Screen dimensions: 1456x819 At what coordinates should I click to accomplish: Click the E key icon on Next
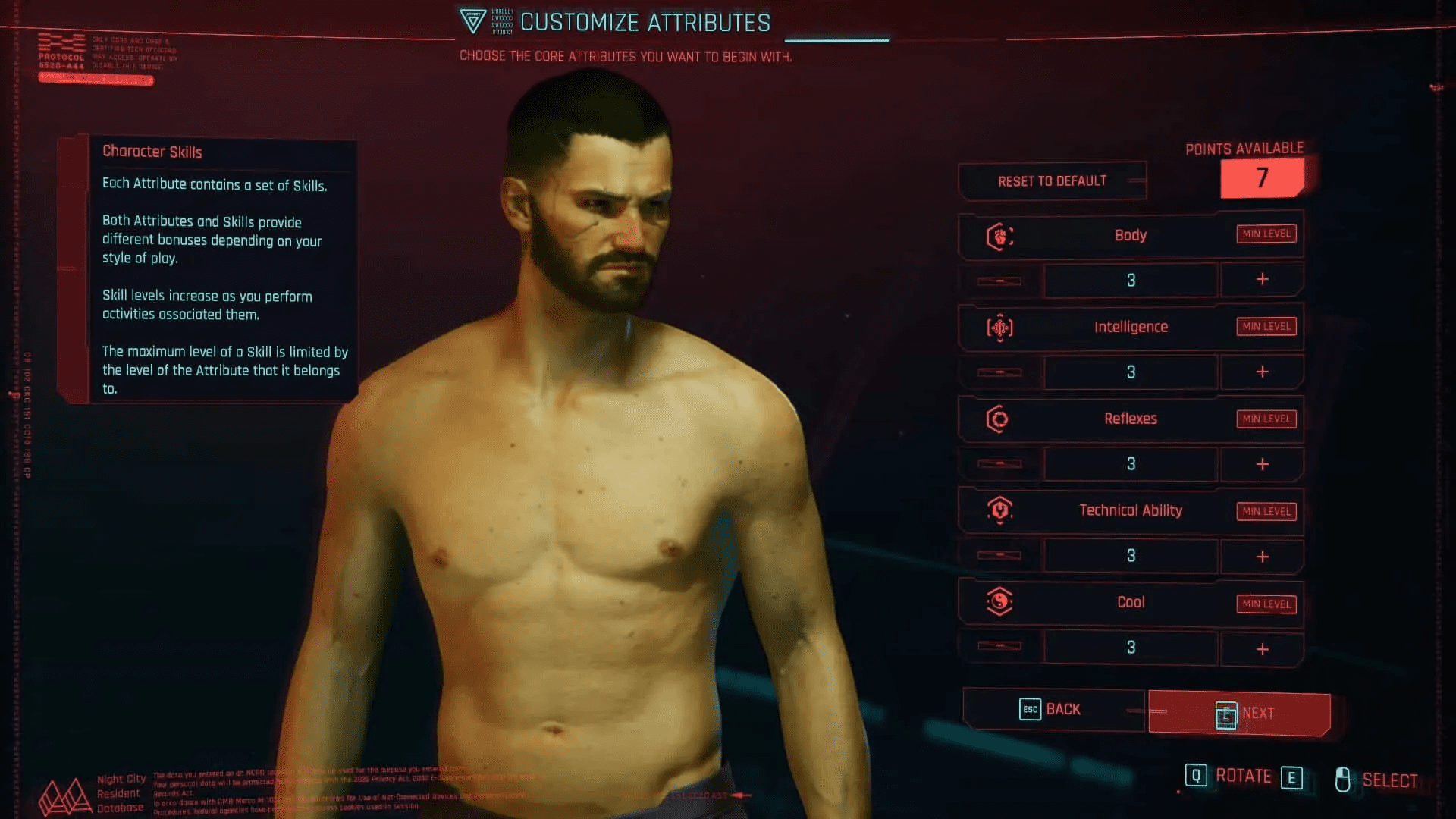(1226, 714)
